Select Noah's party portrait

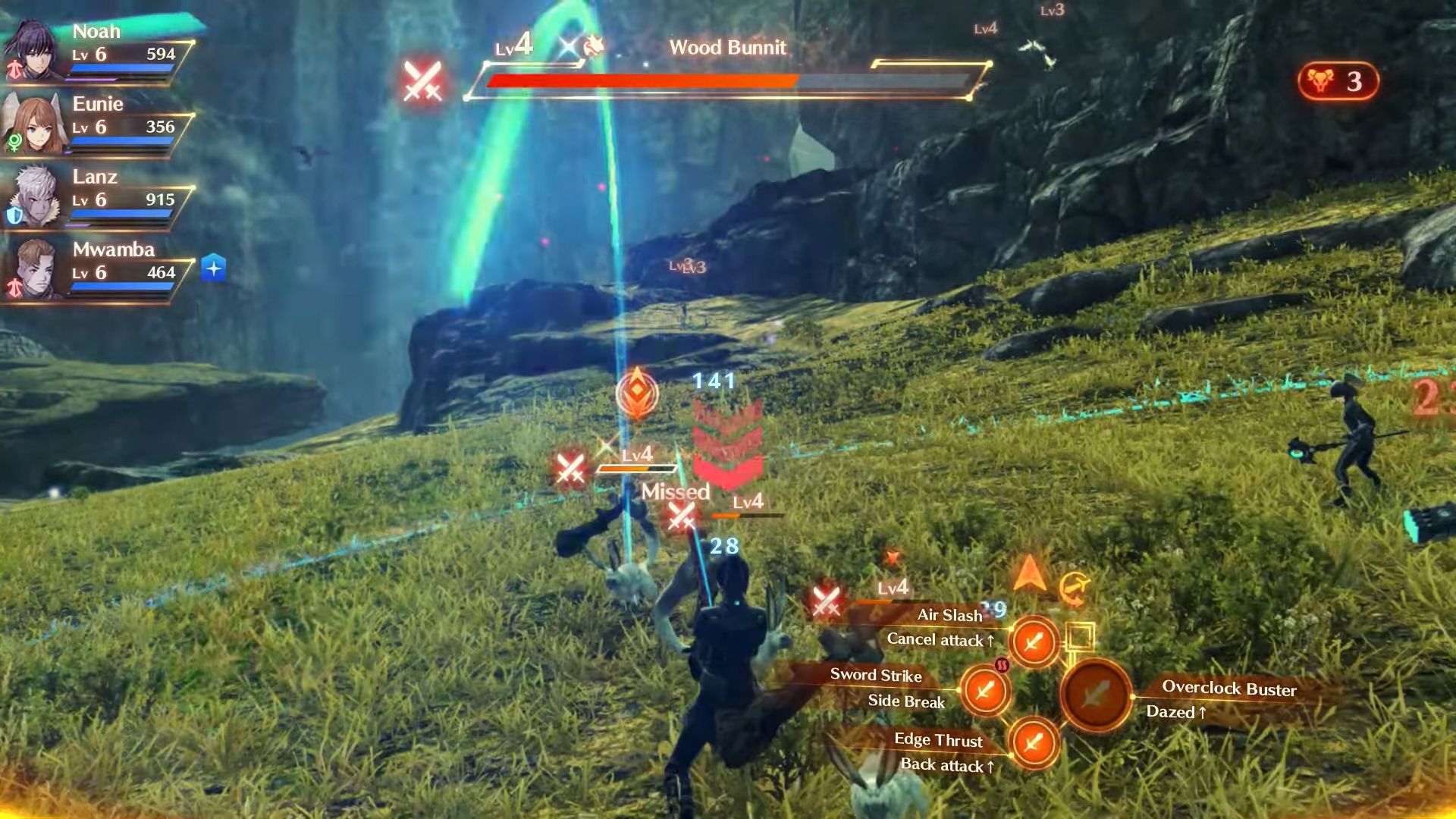point(33,52)
